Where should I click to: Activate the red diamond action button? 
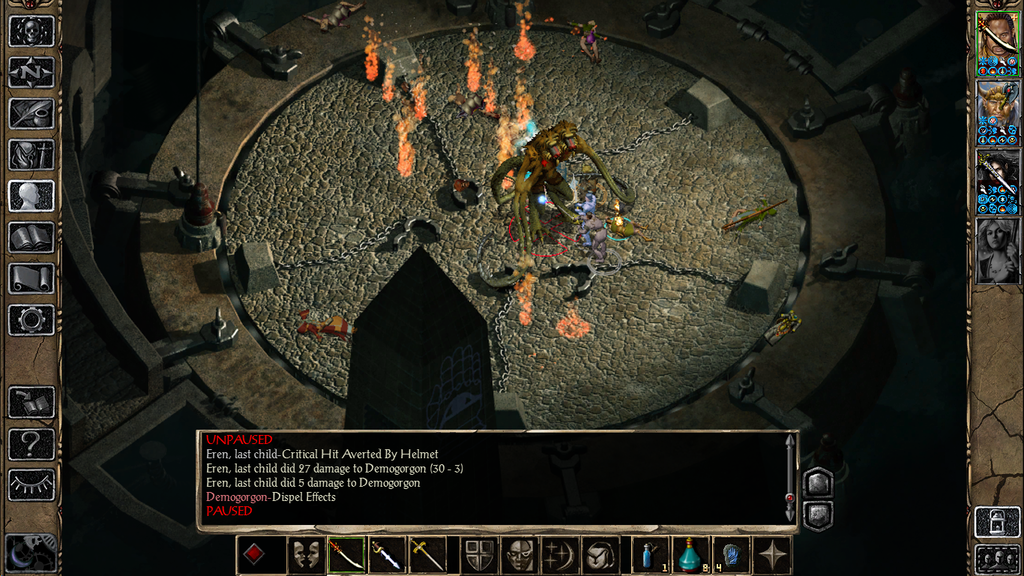(x=256, y=554)
